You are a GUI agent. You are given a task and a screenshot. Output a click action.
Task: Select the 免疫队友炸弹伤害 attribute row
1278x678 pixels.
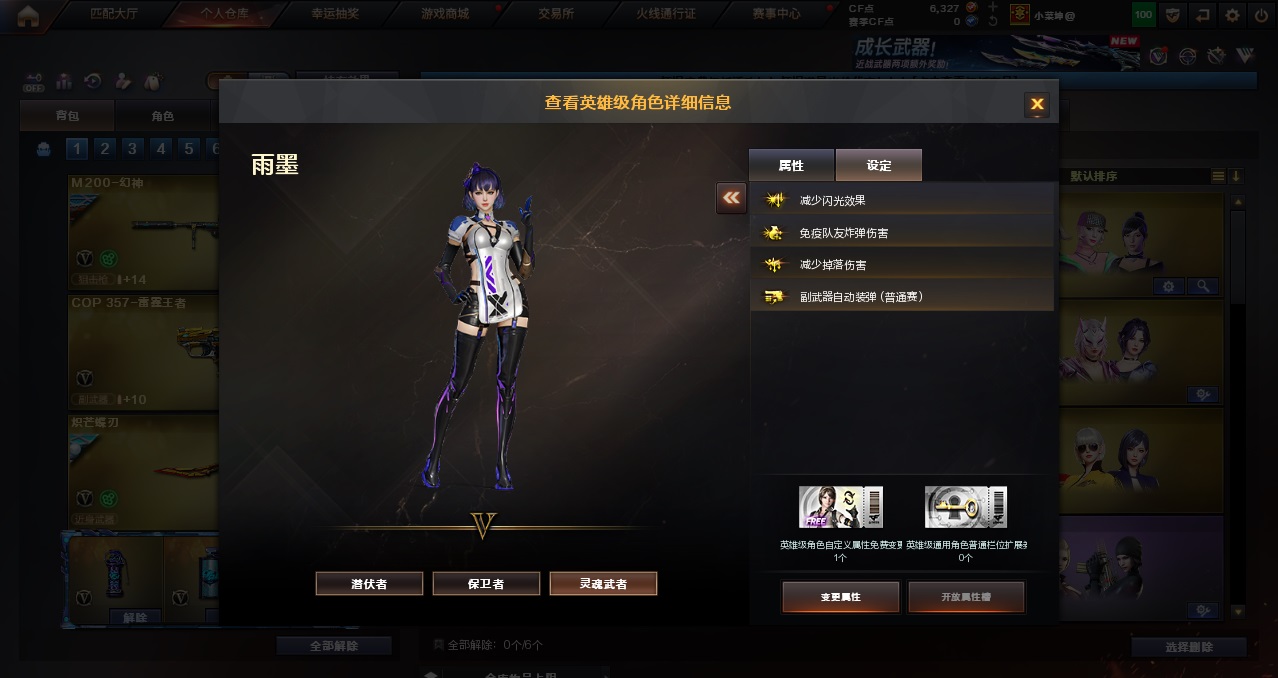click(x=902, y=233)
